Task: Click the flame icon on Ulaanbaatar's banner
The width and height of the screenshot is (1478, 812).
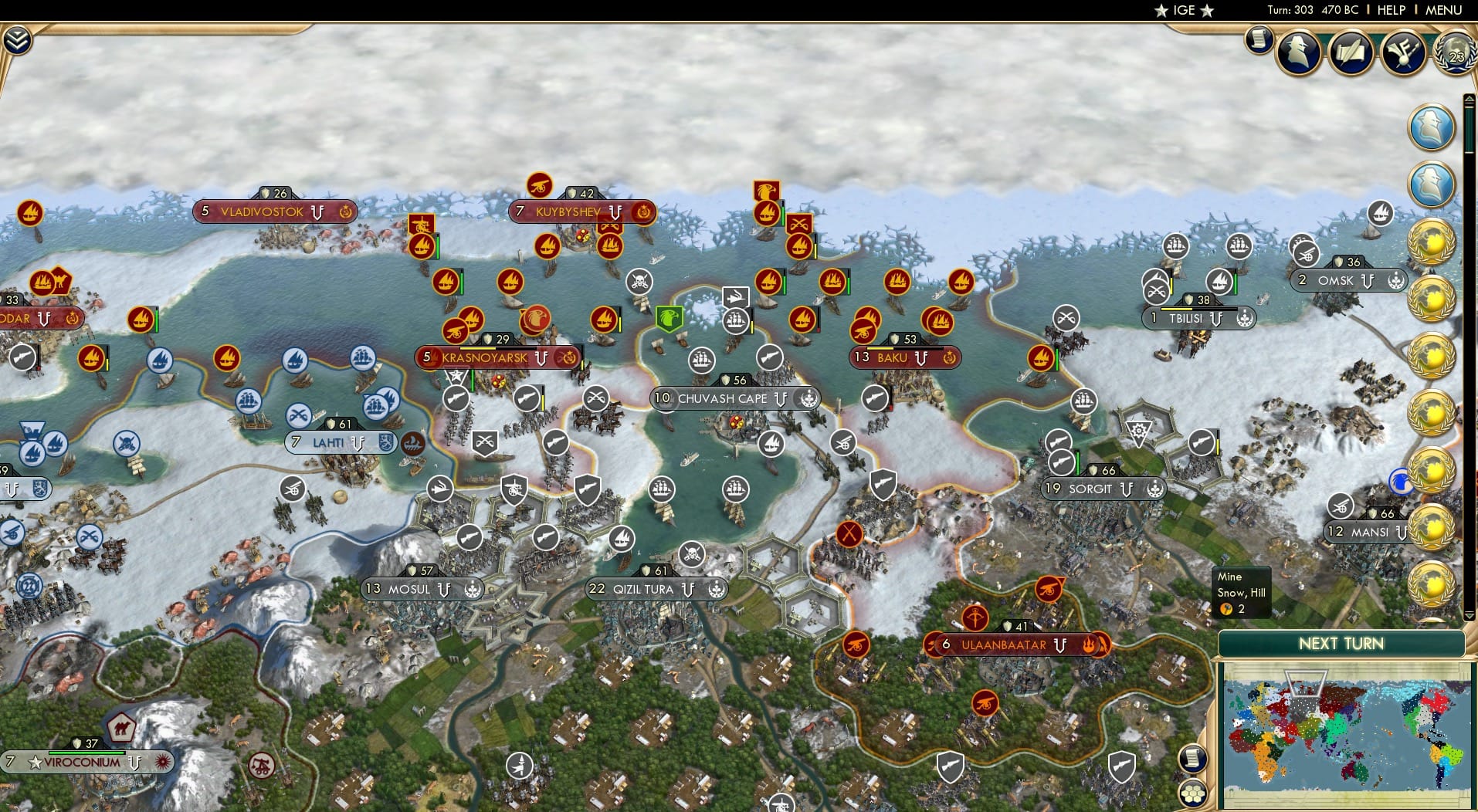Action: tap(1089, 644)
